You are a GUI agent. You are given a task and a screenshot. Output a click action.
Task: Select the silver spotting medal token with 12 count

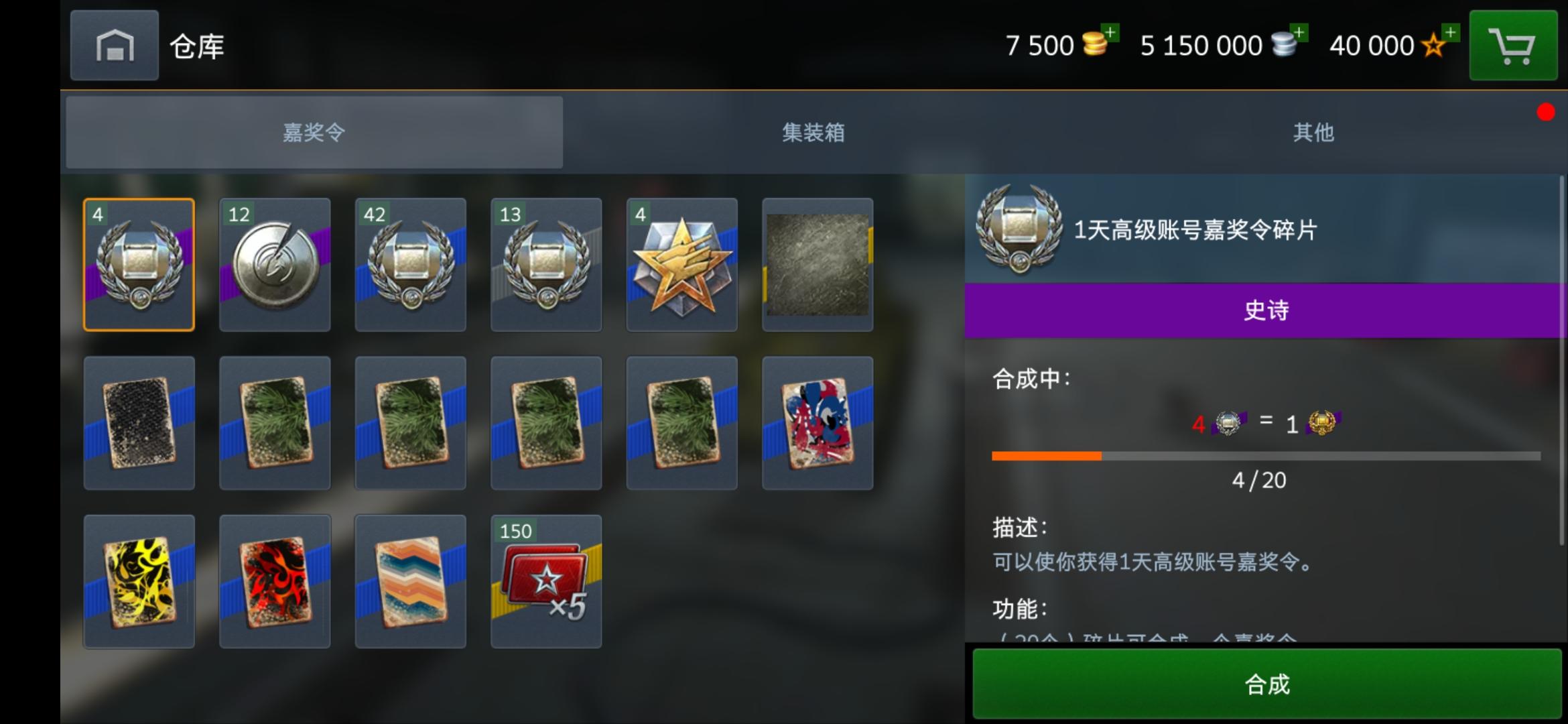(x=275, y=265)
